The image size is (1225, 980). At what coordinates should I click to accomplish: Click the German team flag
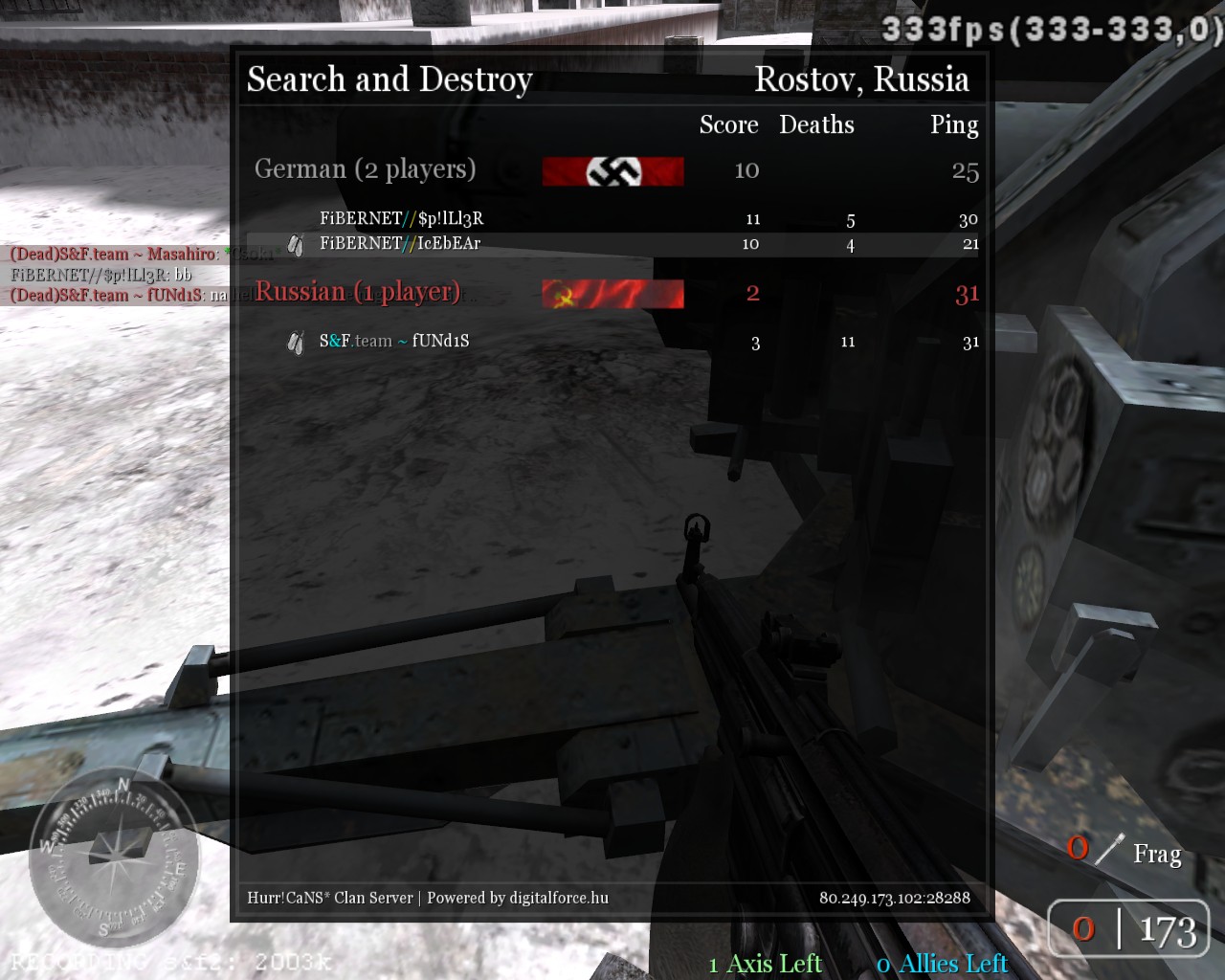(x=612, y=171)
